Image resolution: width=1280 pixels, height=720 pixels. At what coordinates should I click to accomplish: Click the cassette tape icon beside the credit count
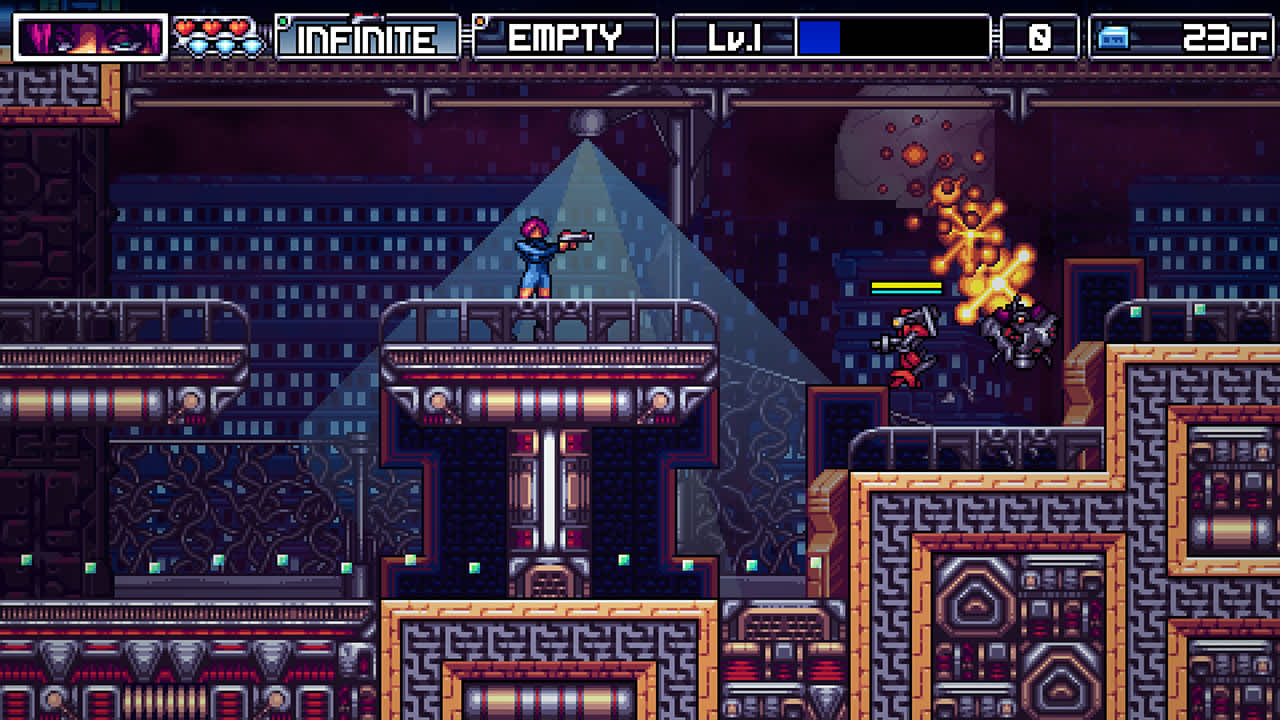[1113, 36]
